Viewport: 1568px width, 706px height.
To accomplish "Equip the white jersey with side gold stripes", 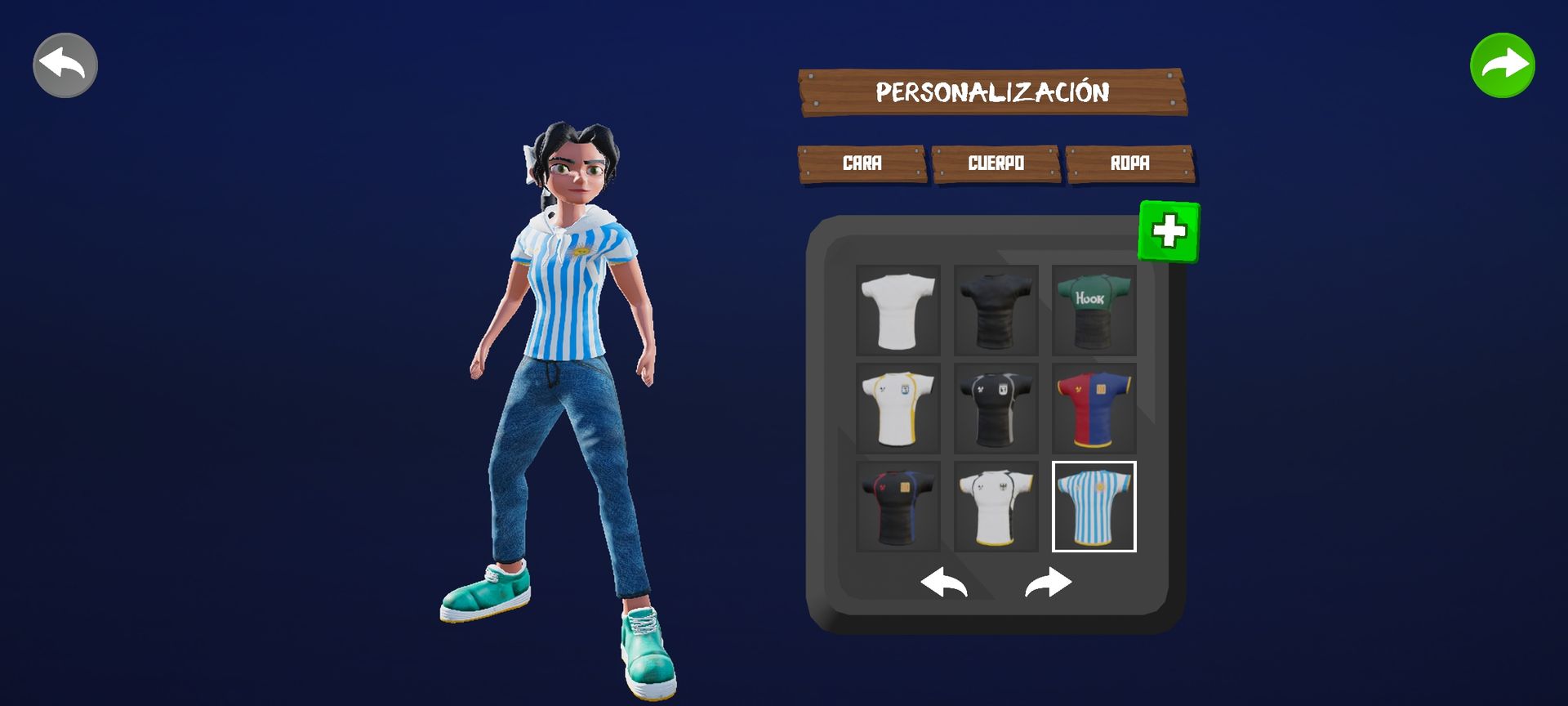I will point(898,409).
